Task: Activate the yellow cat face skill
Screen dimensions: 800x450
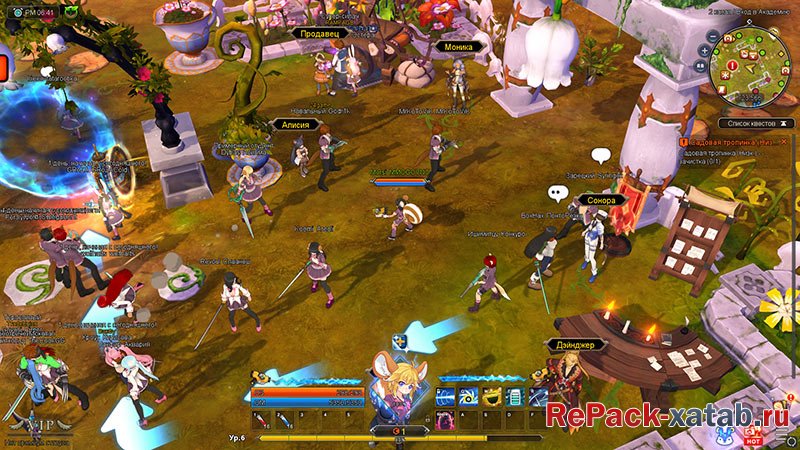Action: (x=491, y=397)
